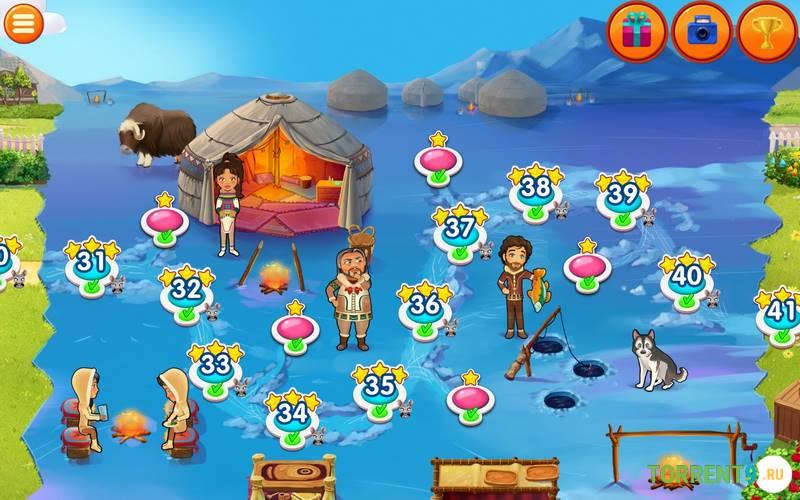The height and width of the screenshot is (500, 800).
Task: View the trophy achievements
Action: pos(767,30)
